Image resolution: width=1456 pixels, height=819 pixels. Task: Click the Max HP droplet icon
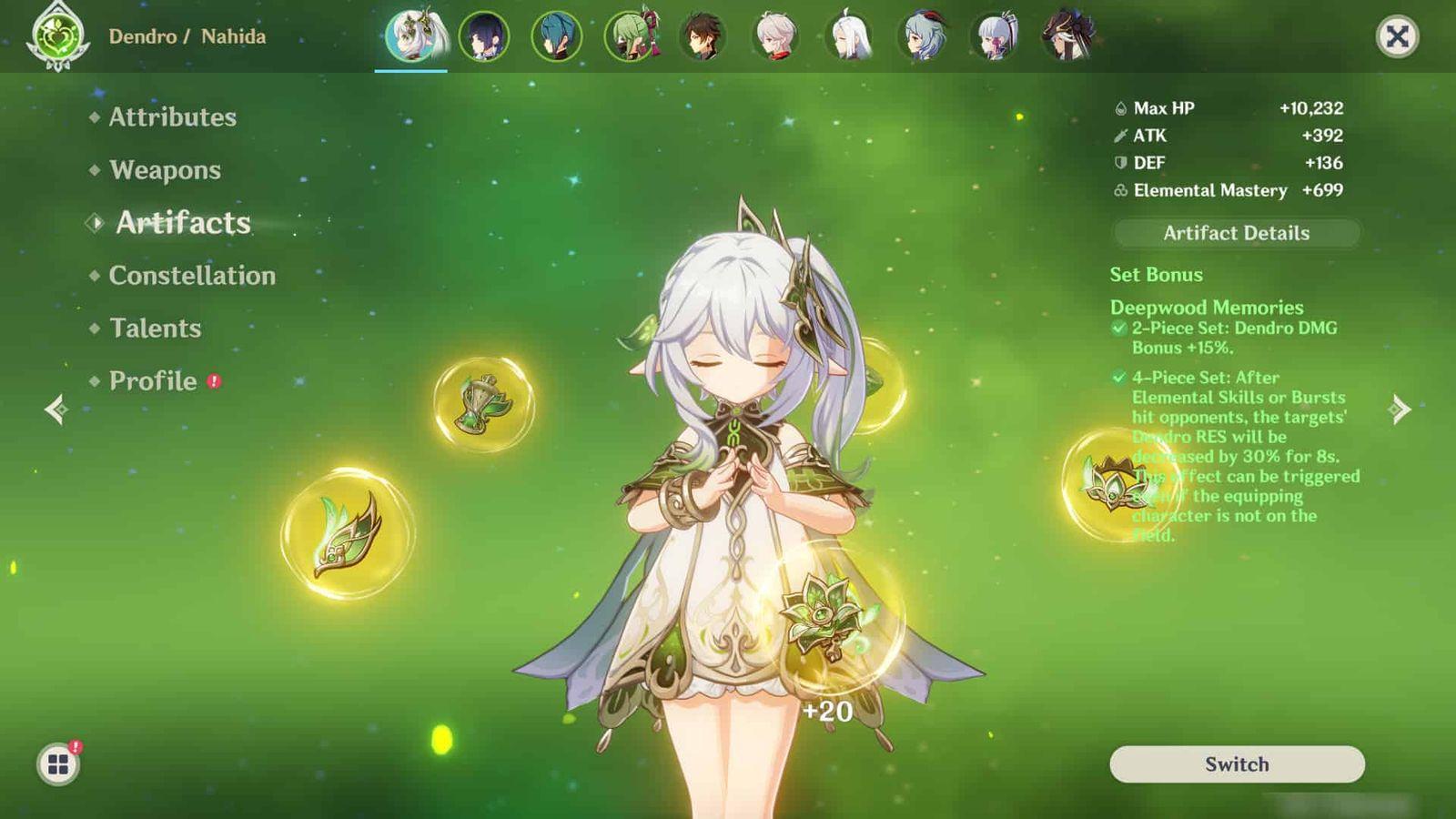1118,107
